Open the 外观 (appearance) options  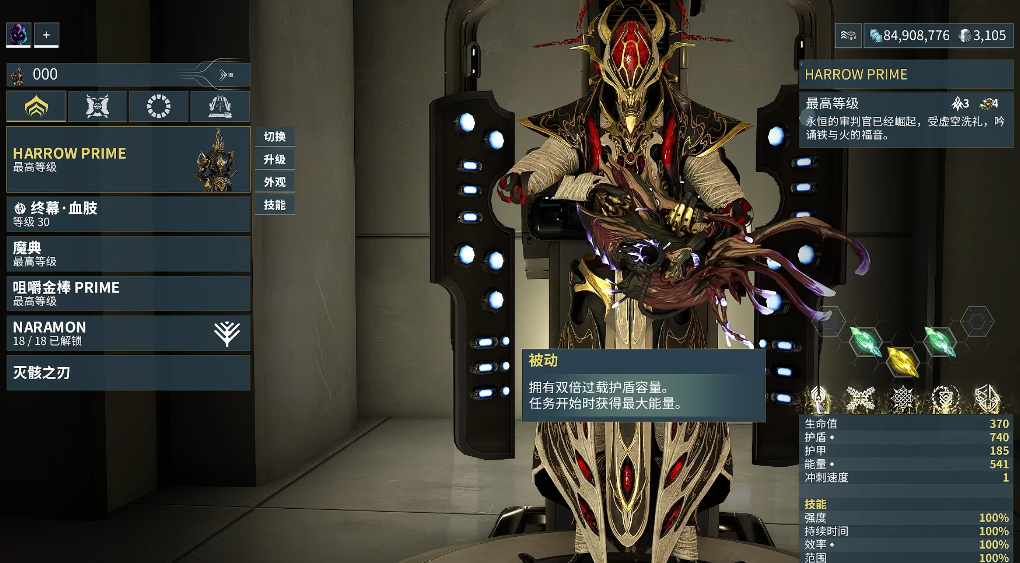point(274,183)
